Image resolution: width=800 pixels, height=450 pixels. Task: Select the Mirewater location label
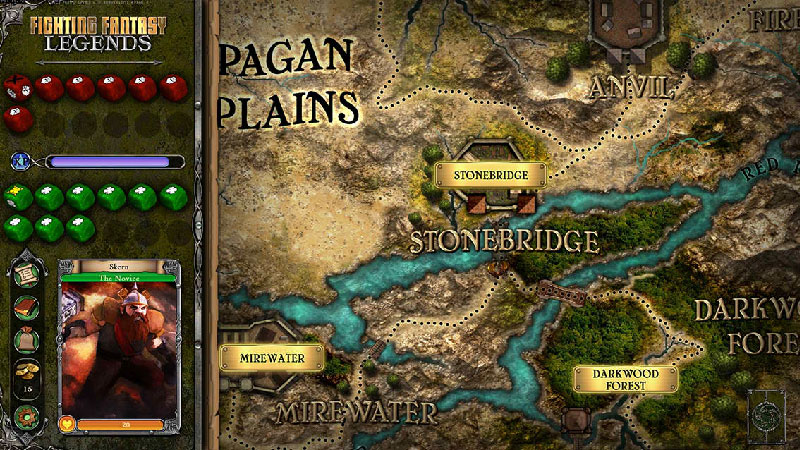click(x=272, y=357)
